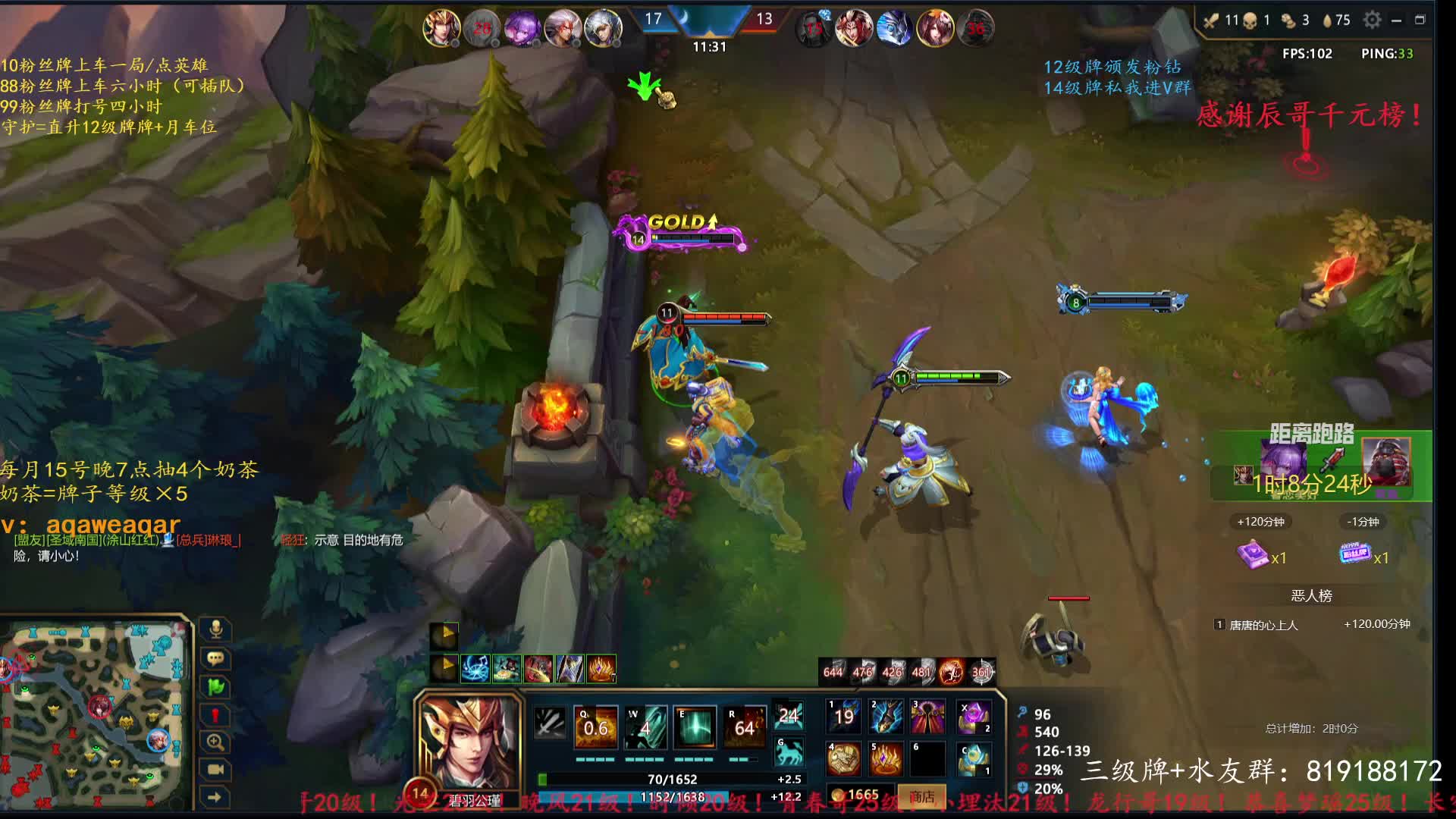Trigger the R ultimate ability
Screen dimensions: 1456x819
click(x=744, y=728)
